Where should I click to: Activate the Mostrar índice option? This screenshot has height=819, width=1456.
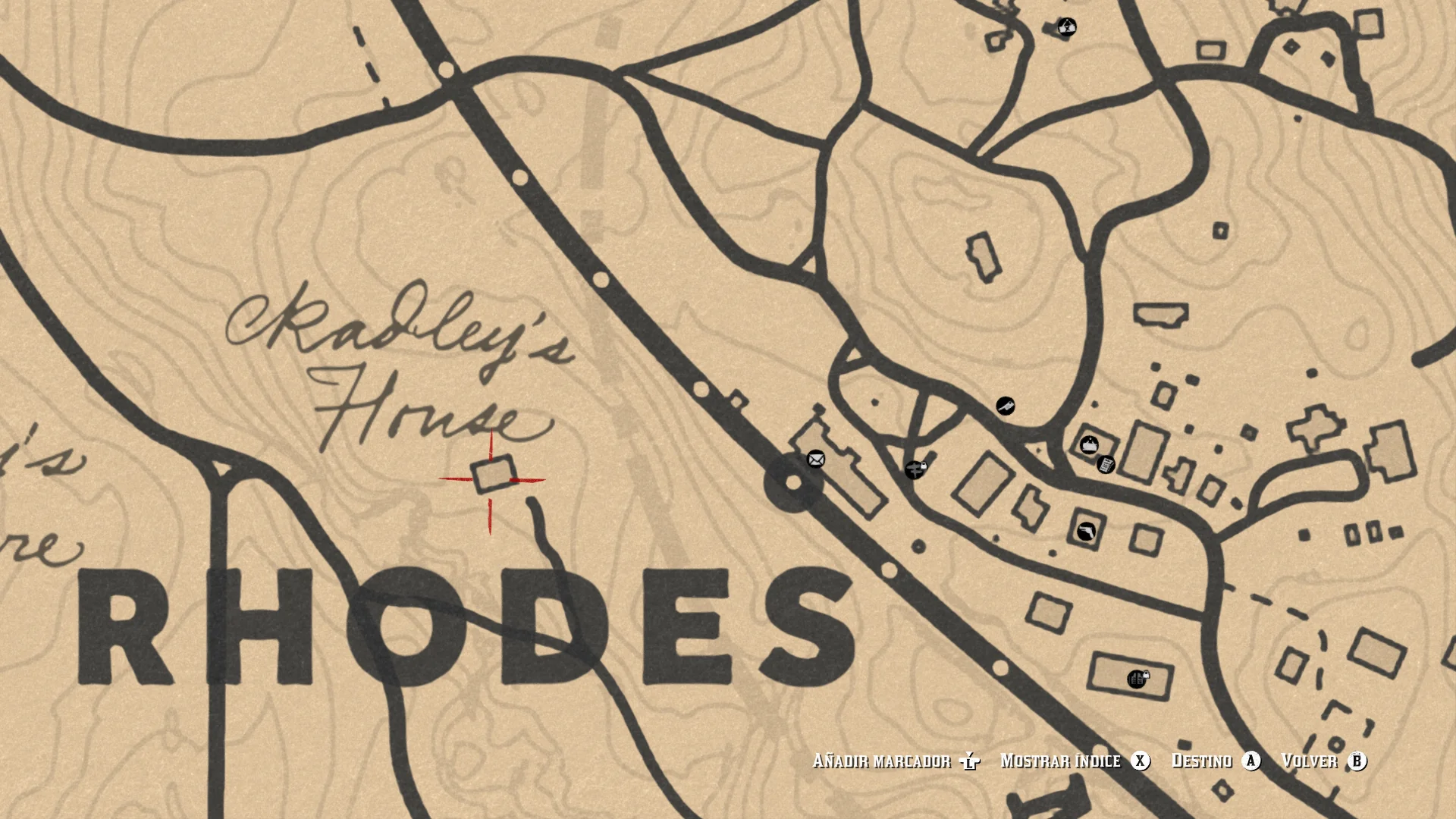(x=1060, y=761)
